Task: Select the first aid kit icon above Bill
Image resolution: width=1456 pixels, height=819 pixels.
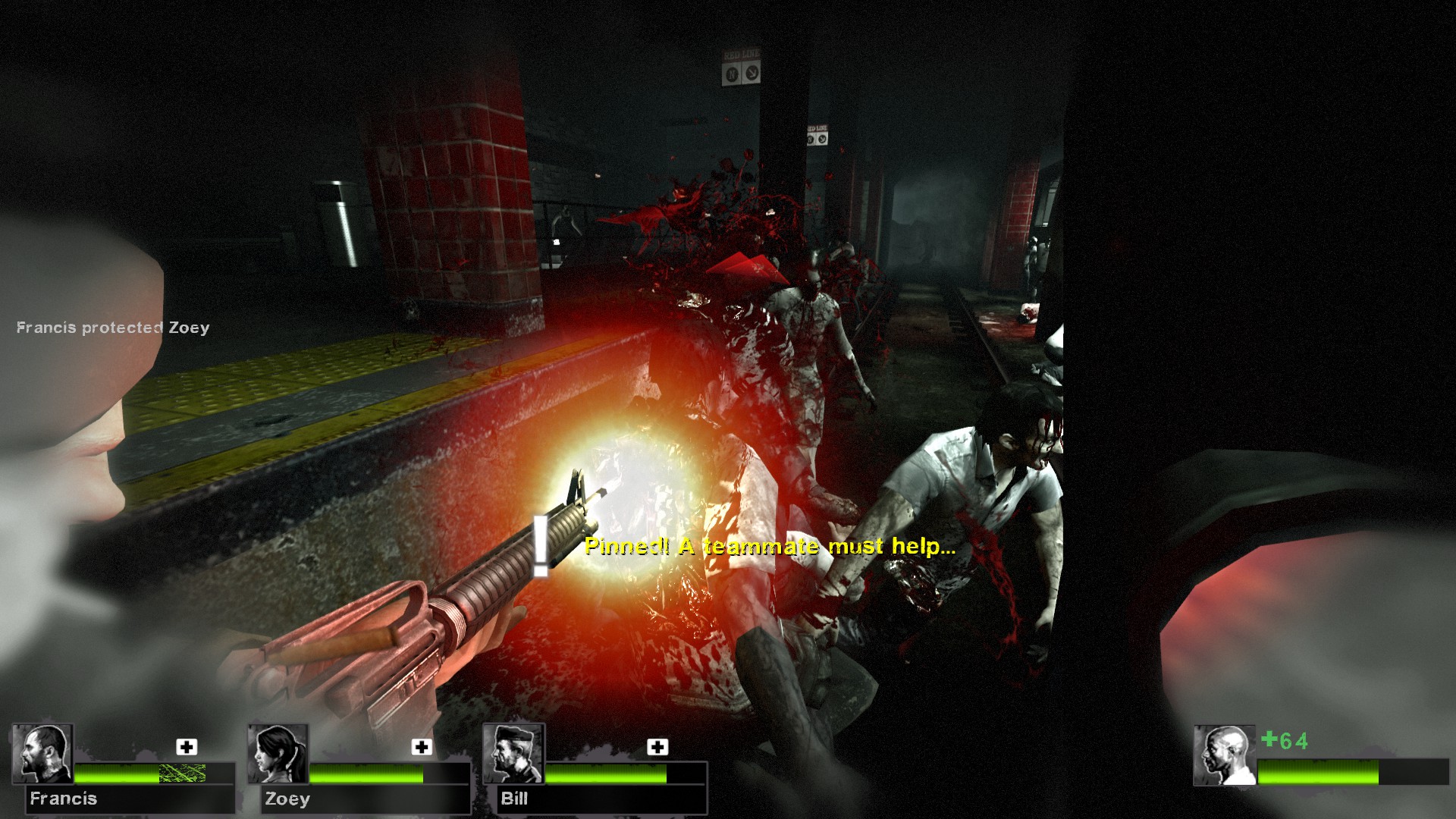Action: 657,747
